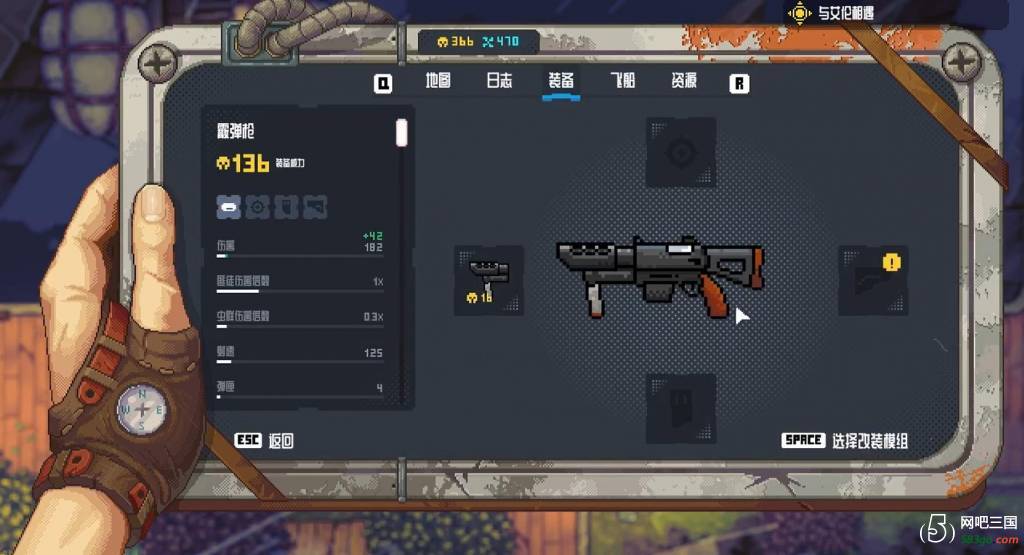Open the stock slot with exclamation alert
This screenshot has height=555, width=1024.
(872, 280)
